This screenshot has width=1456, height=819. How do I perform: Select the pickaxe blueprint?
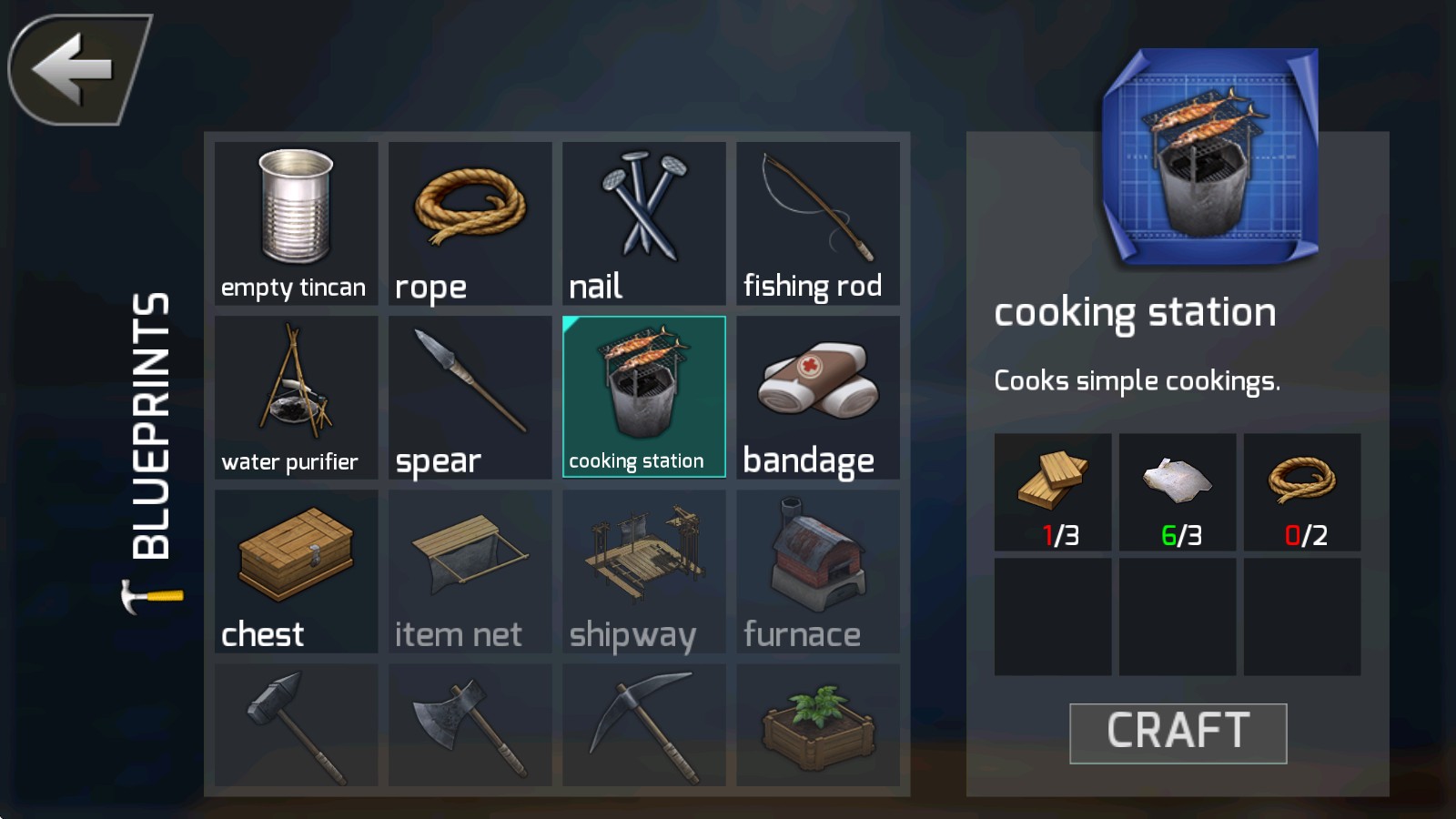(643, 725)
